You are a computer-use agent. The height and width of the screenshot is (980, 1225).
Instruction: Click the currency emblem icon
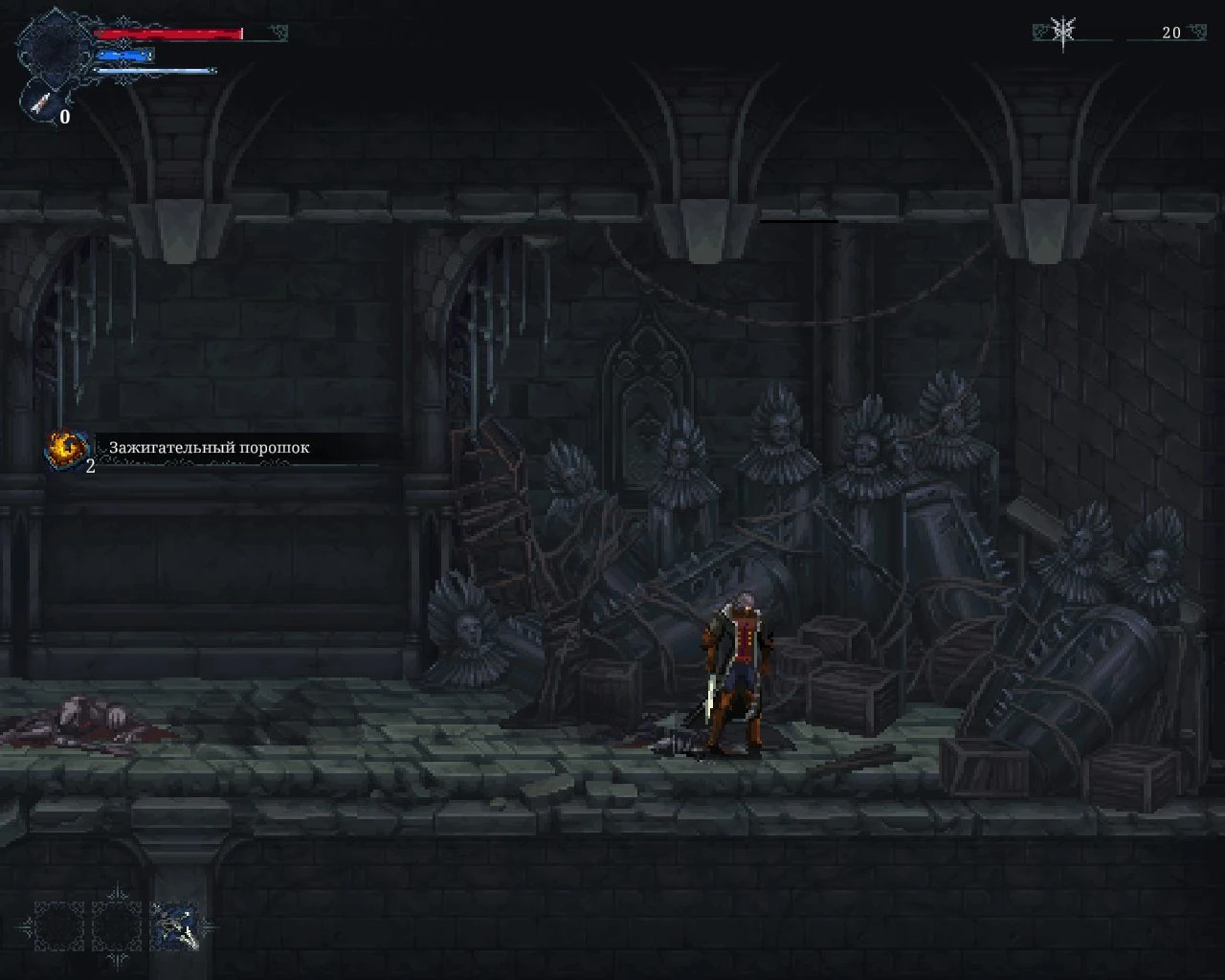1063,32
